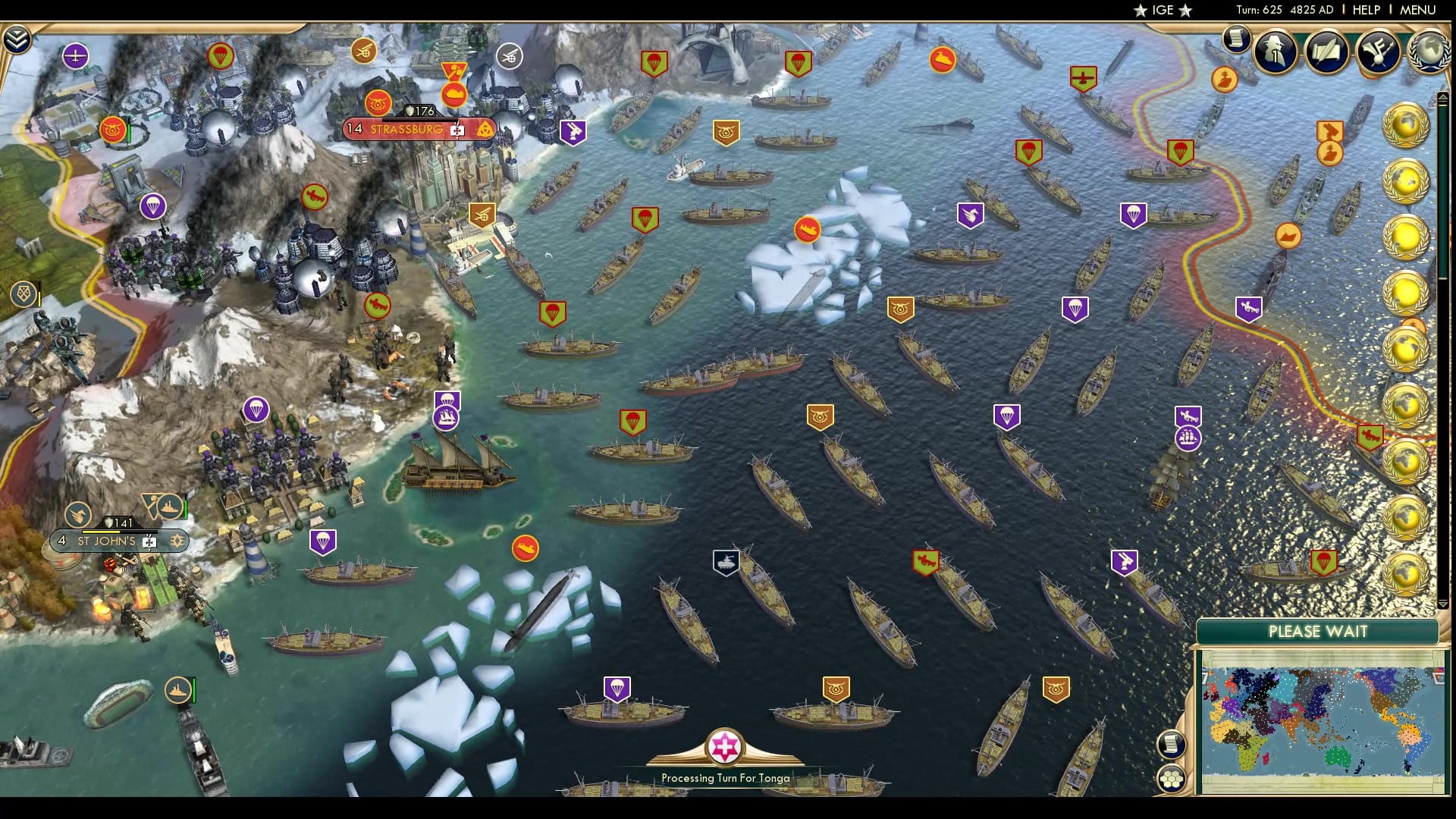This screenshot has width=1456, height=819.
Task: Click St John's population growth bar
Action: pyautogui.click(x=101, y=532)
